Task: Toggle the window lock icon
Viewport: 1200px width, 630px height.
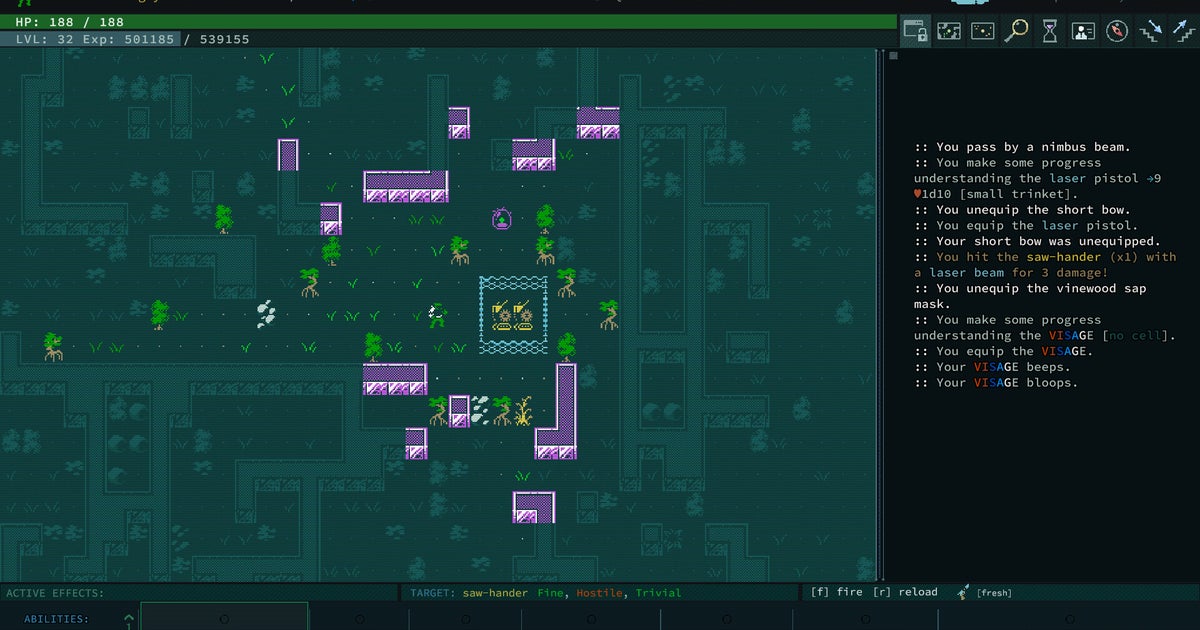Action: pos(915,31)
